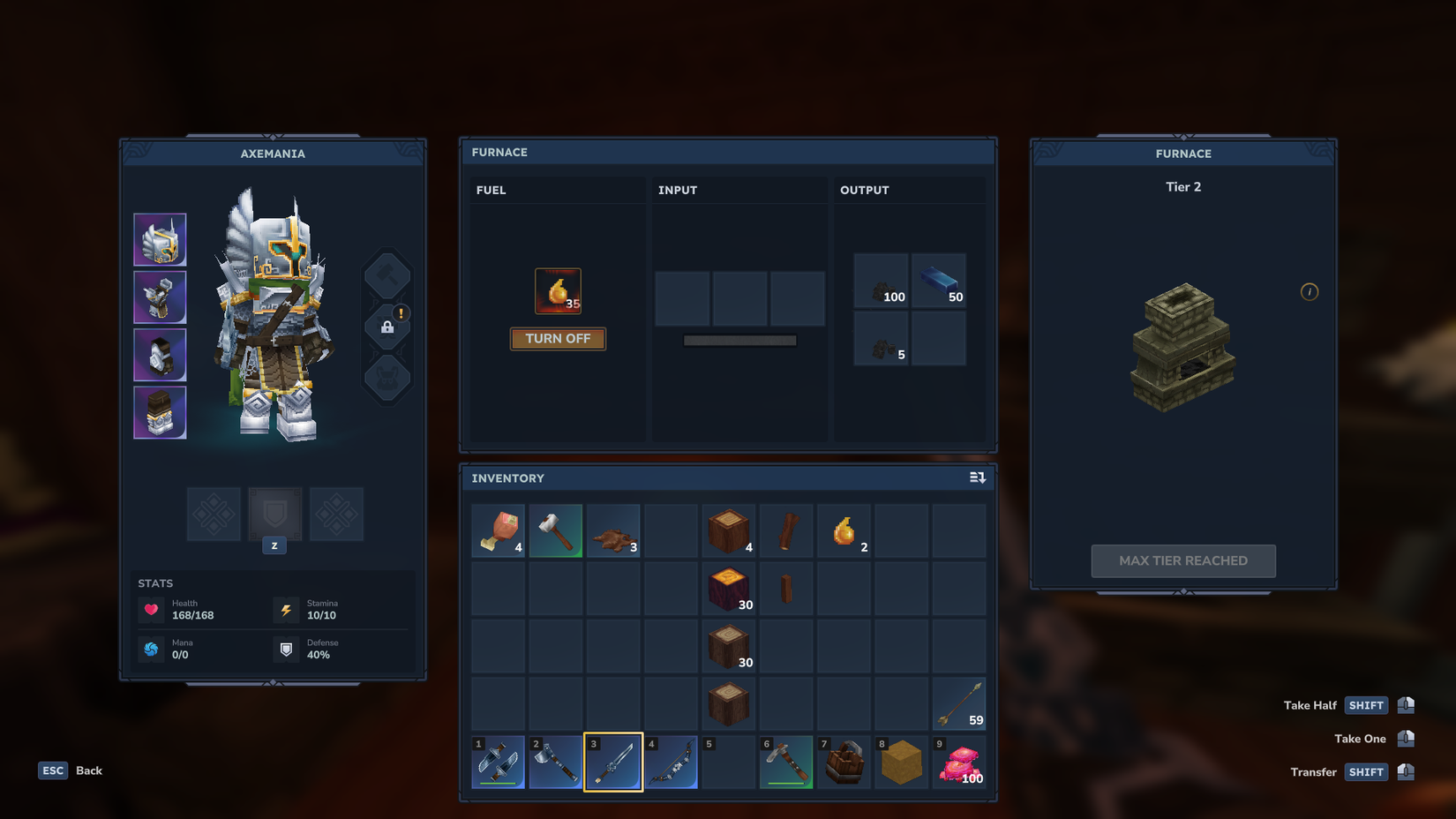The image size is (1456, 819).
Task: Select the axe in hotbar slot 2
Action: pos(556,762)
